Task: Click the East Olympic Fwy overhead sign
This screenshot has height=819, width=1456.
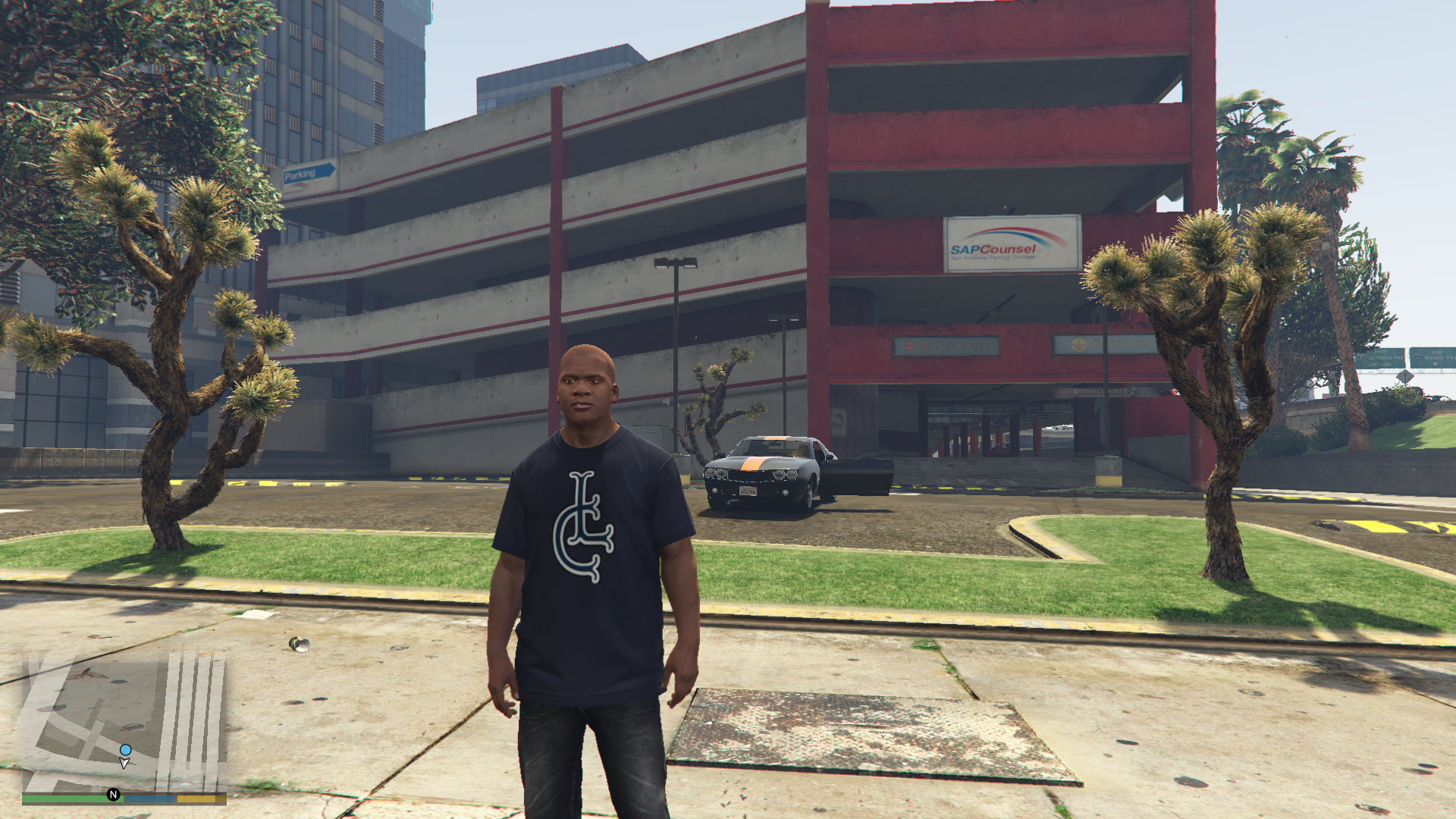Action: point(1432,356)
